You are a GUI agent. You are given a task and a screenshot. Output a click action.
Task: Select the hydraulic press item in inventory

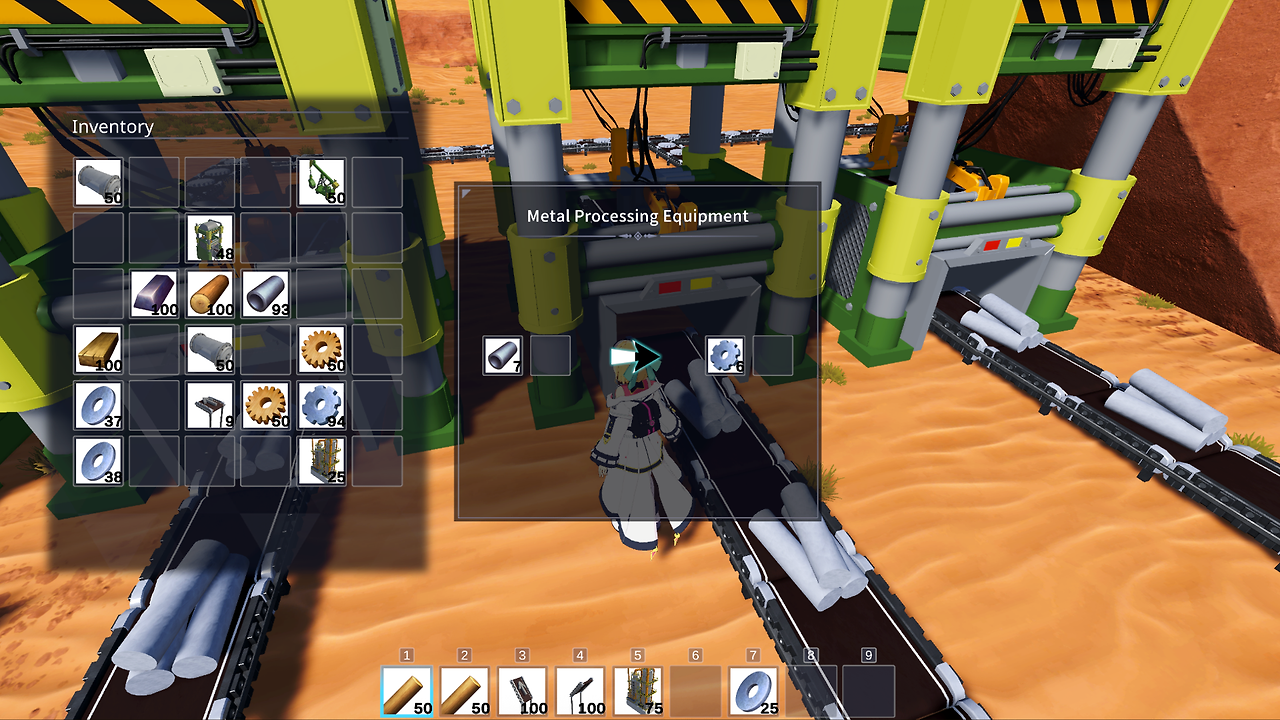click(208, 240)
